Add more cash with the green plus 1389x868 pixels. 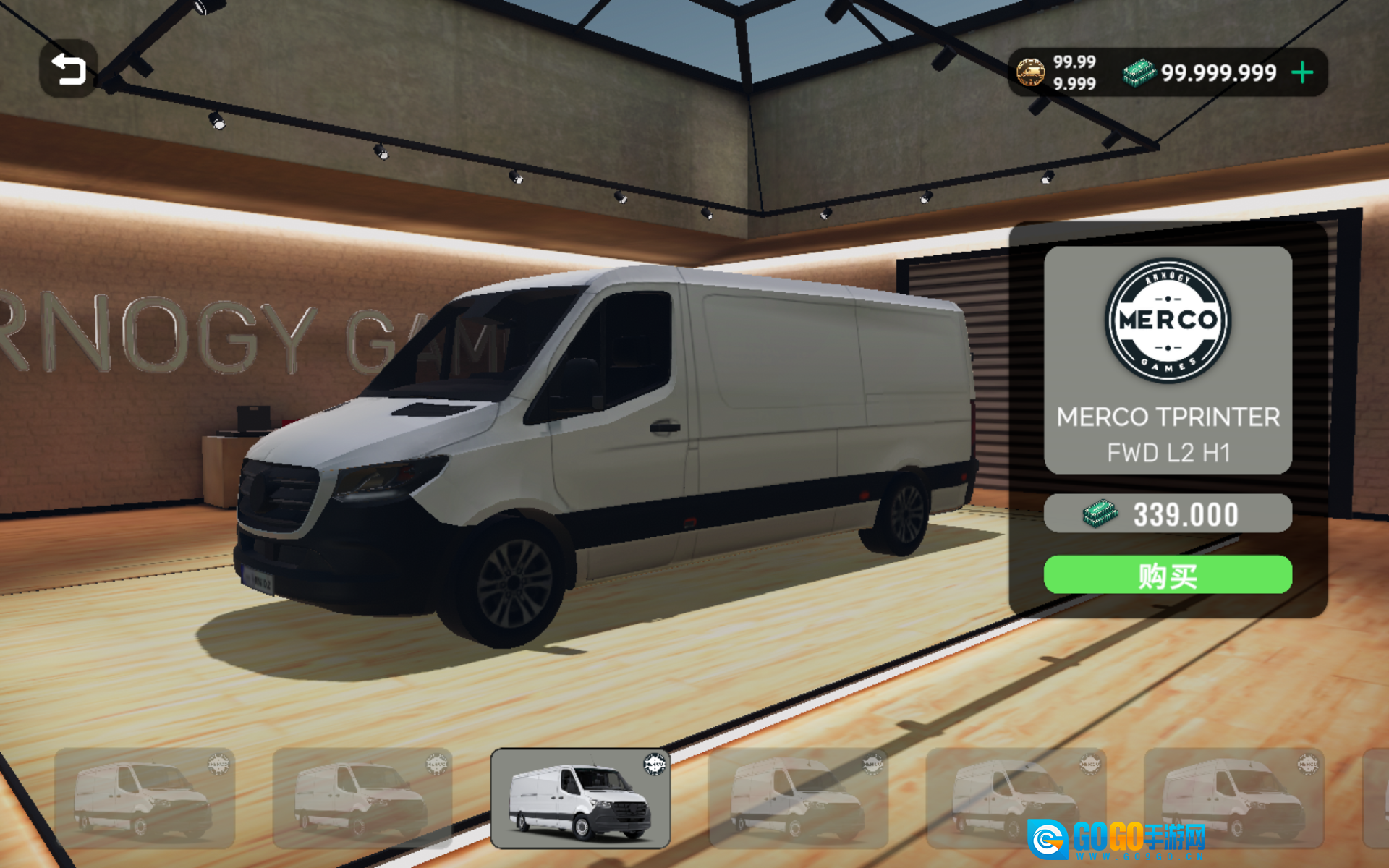(1302, 72)
